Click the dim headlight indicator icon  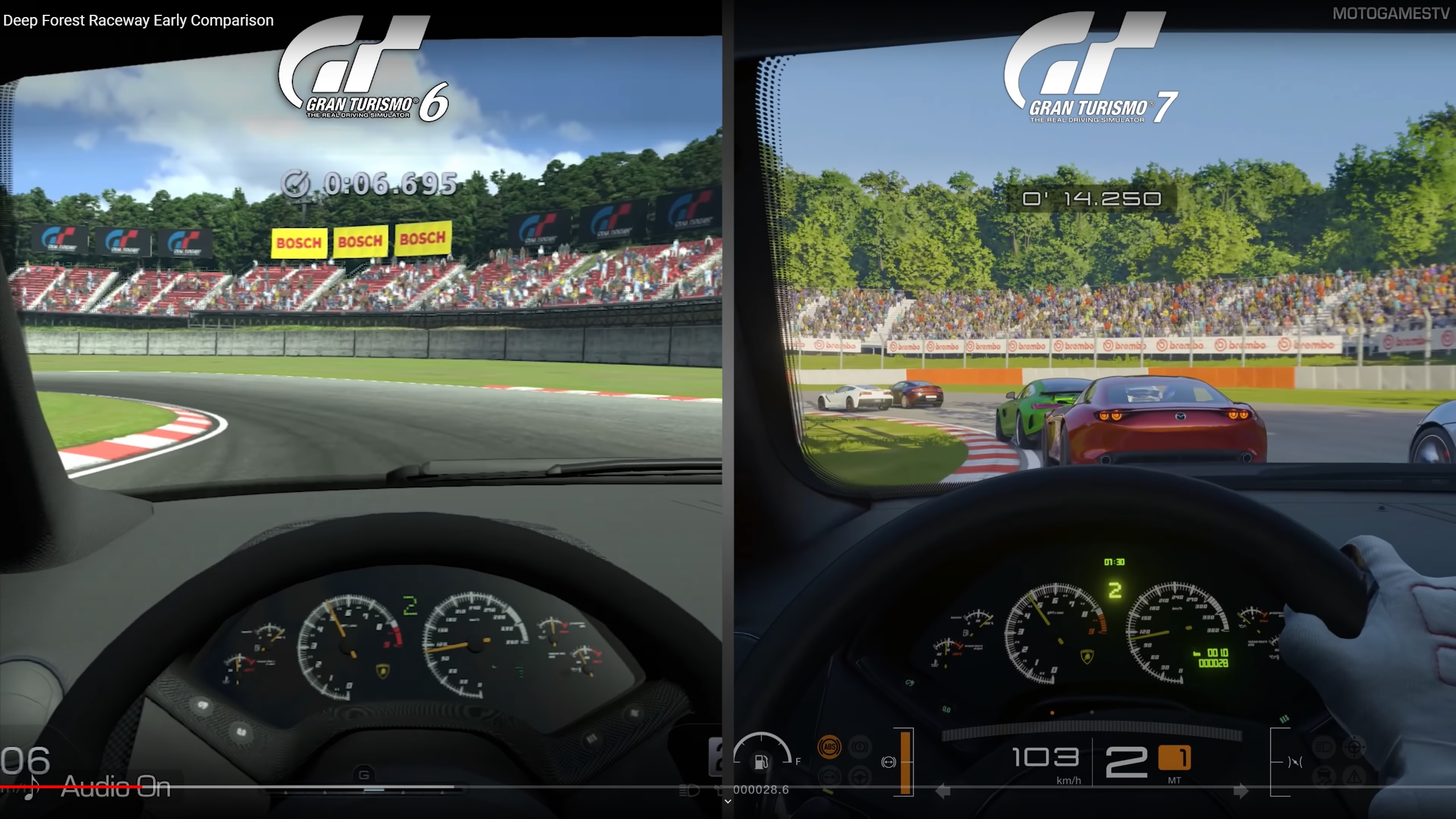(1323, 746)
